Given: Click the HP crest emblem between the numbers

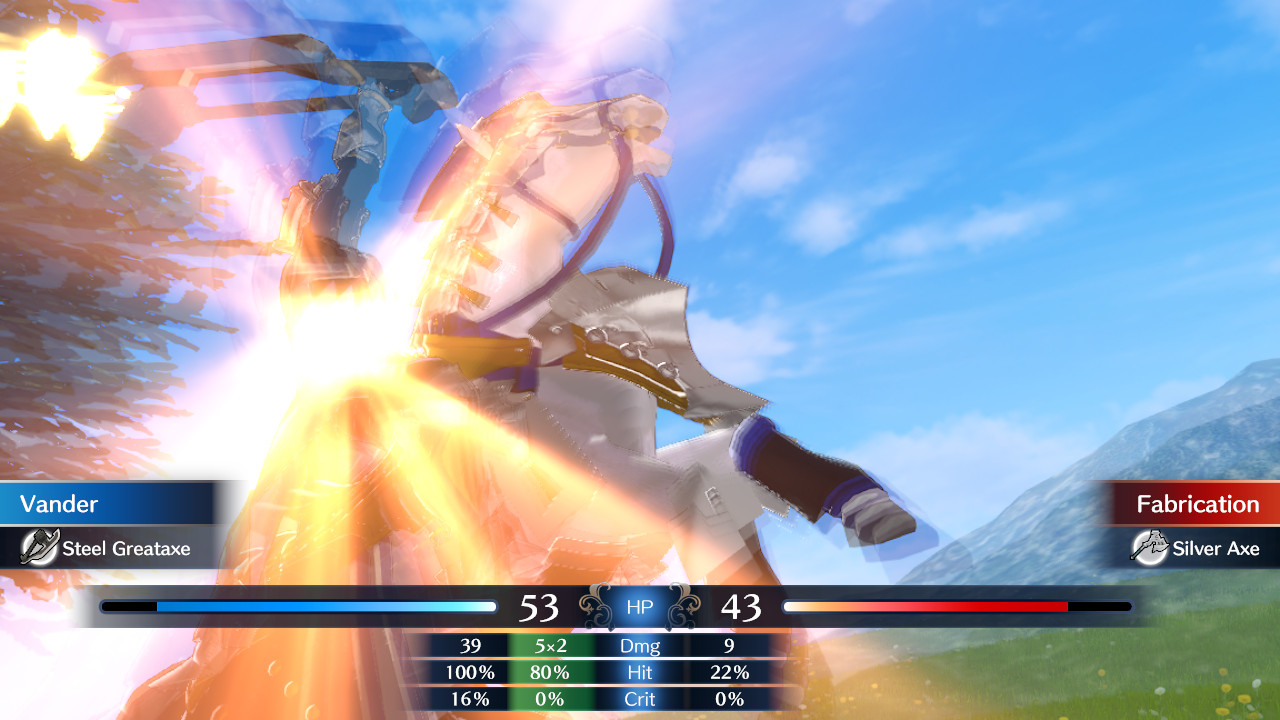Looking at the screenshot, I should (x=640, y=606).
